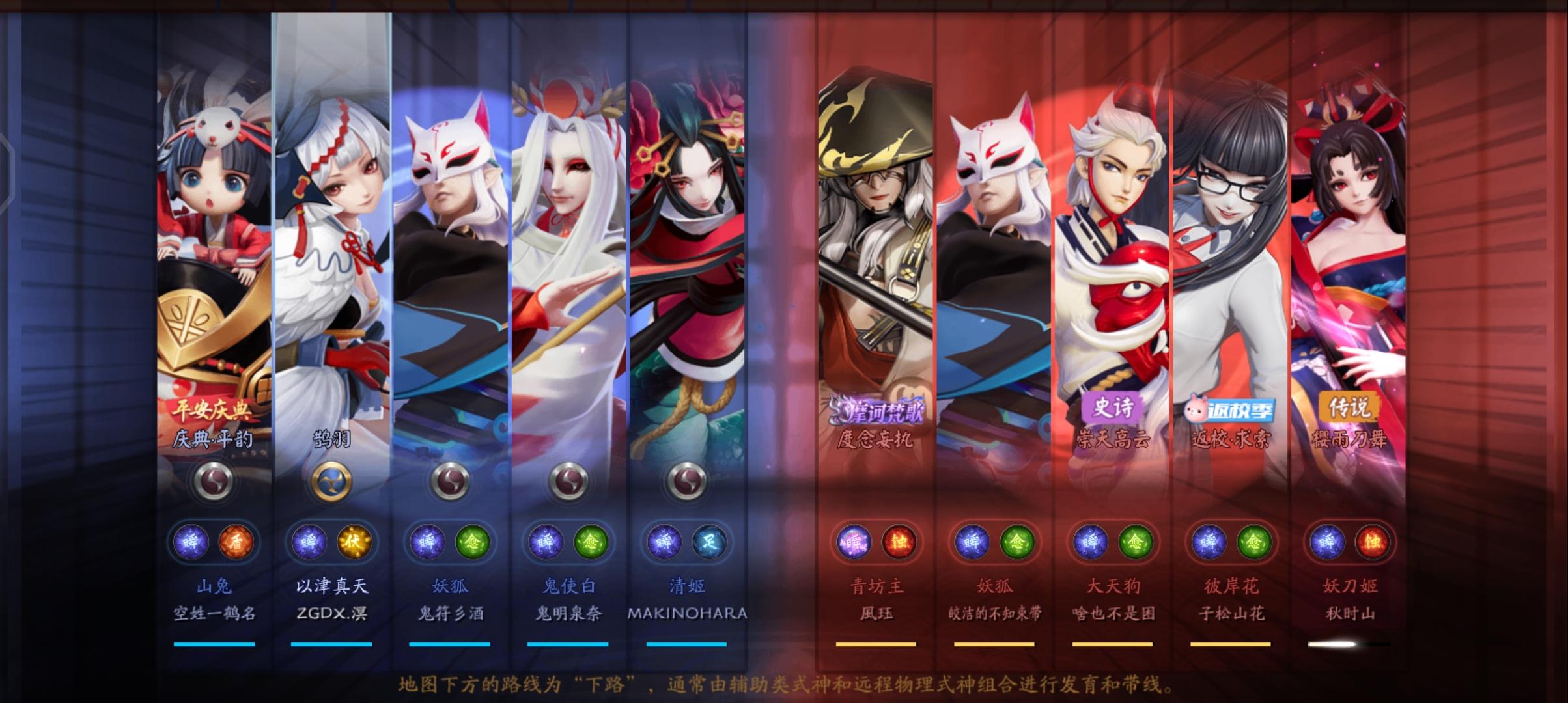1568x703 pixels.
Task: Click the player name ZGDX.溟
Action: click(x=332, y=613)
